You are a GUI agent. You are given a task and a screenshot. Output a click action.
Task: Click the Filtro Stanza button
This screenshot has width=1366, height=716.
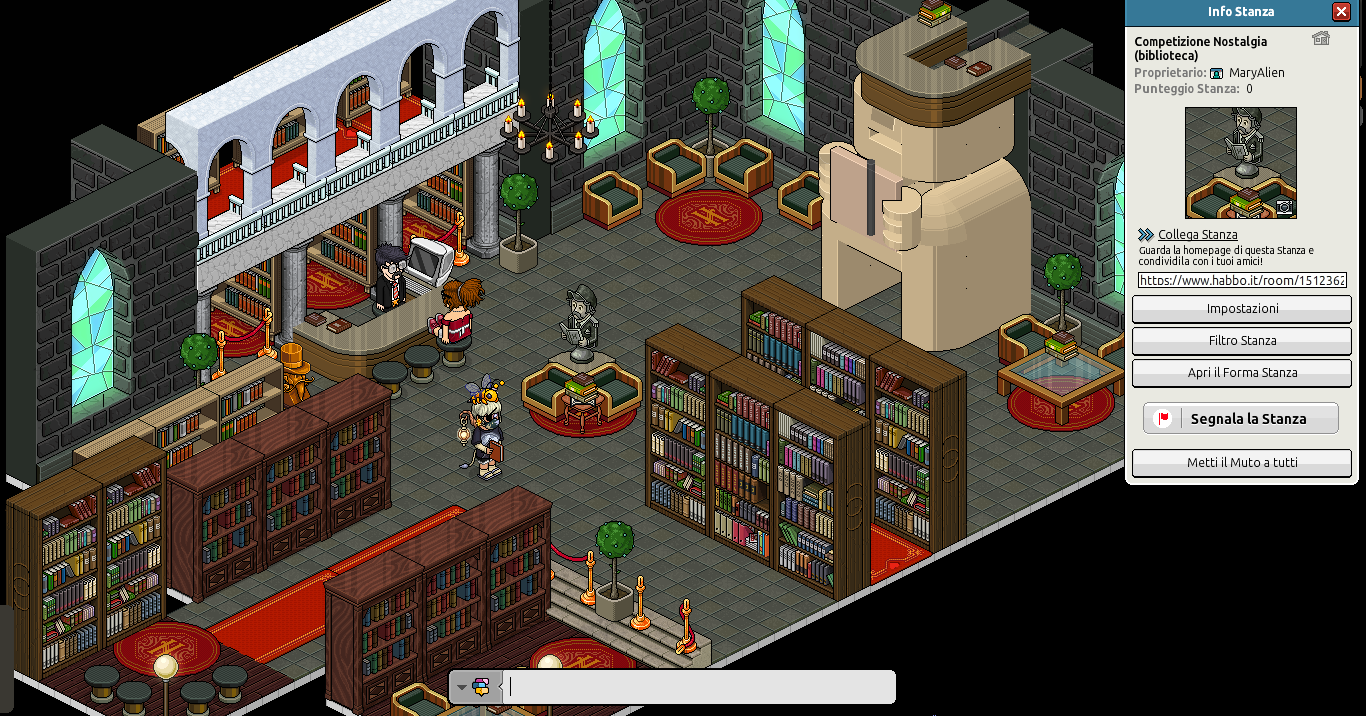tap(1242, 341)
